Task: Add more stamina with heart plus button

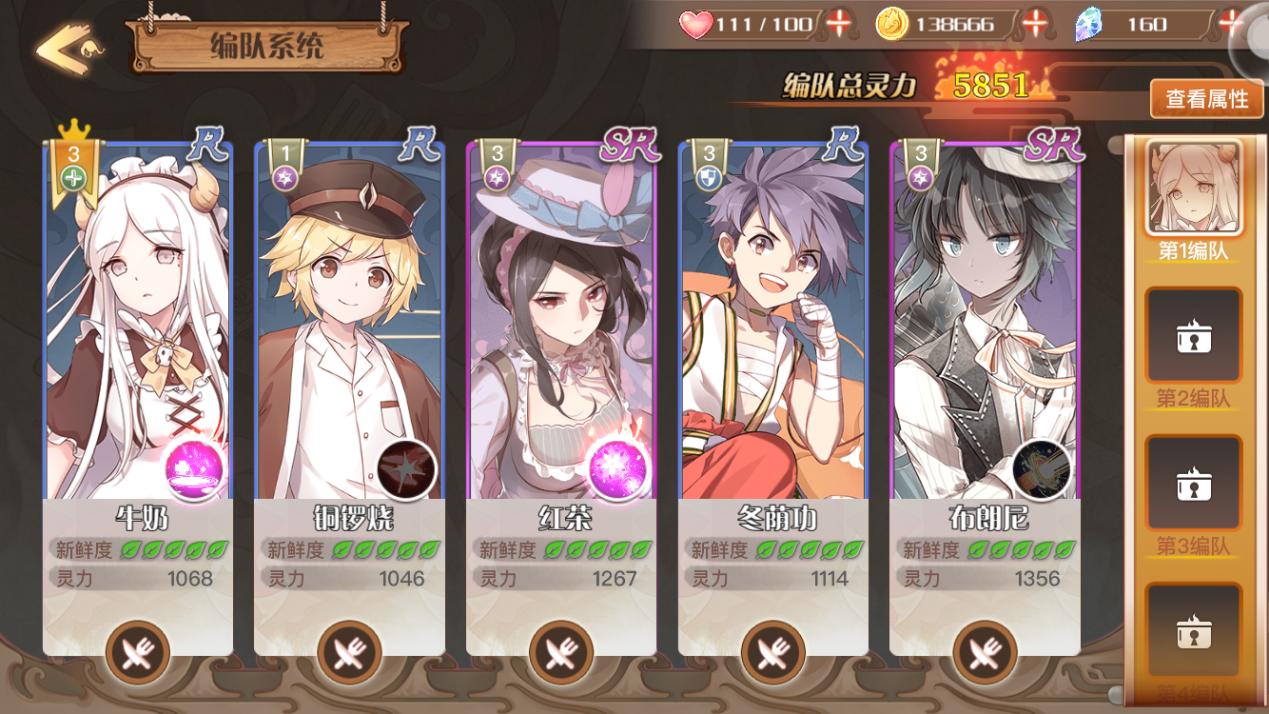Action: tap(837, 23)
